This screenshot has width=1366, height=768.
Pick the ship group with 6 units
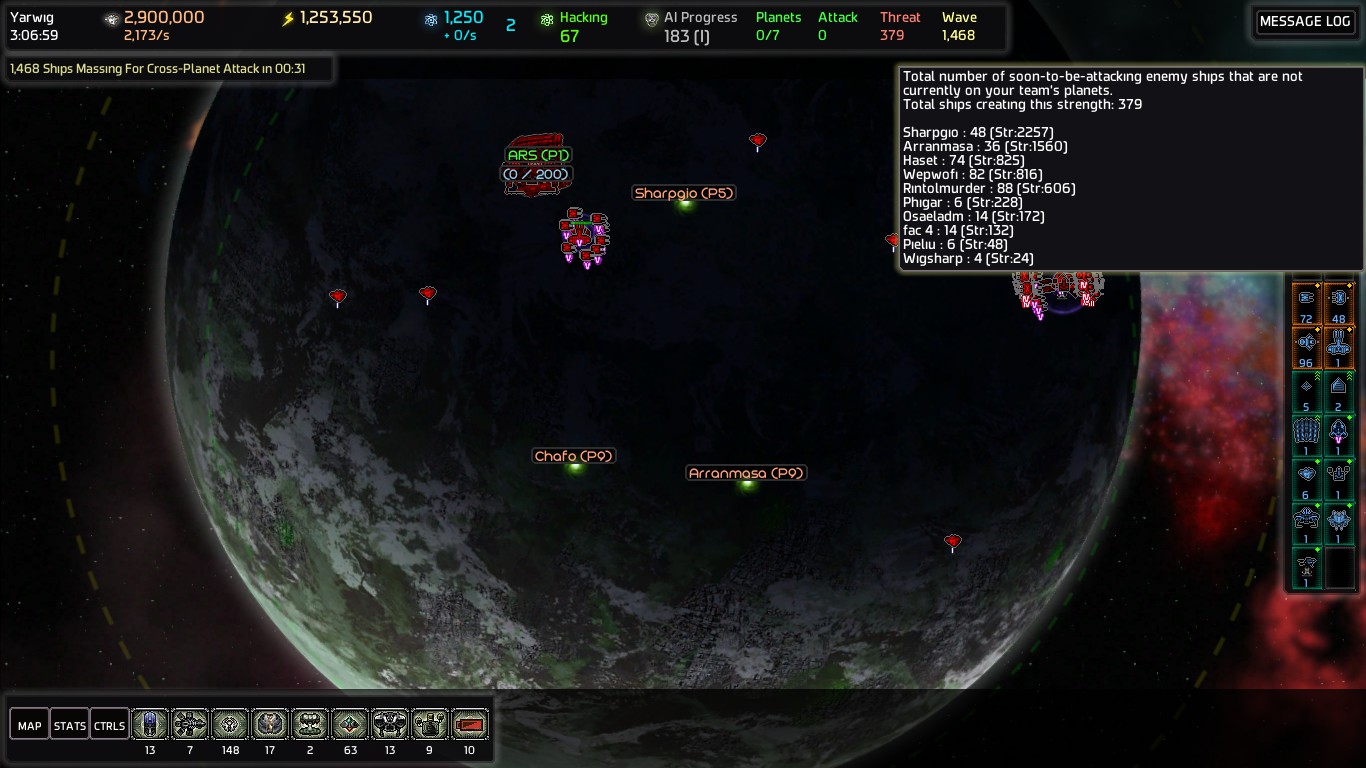point(1306,477)
